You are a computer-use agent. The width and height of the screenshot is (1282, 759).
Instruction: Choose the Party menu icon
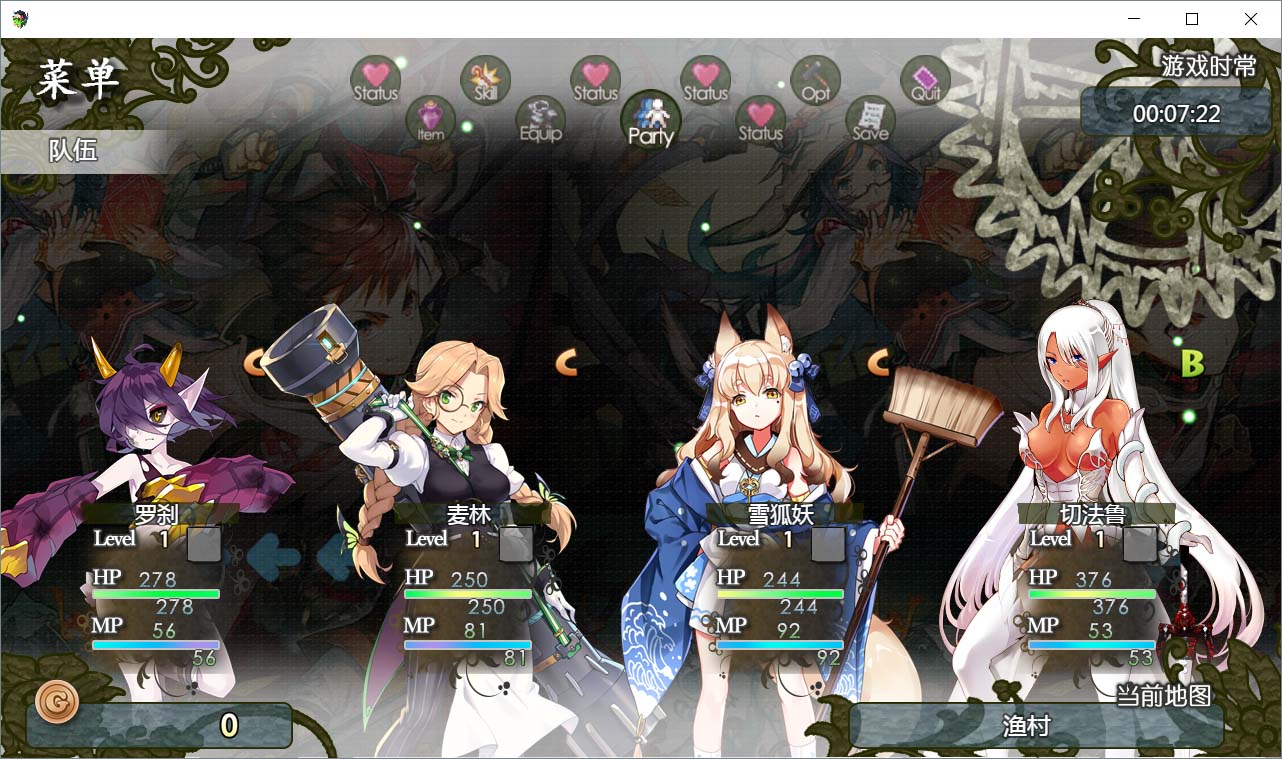pos(651,121)
